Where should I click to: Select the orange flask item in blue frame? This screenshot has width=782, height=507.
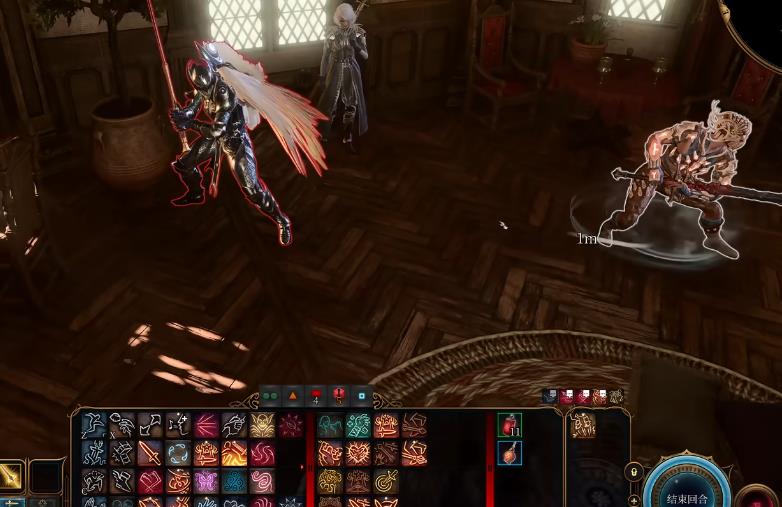click(509, 453)
